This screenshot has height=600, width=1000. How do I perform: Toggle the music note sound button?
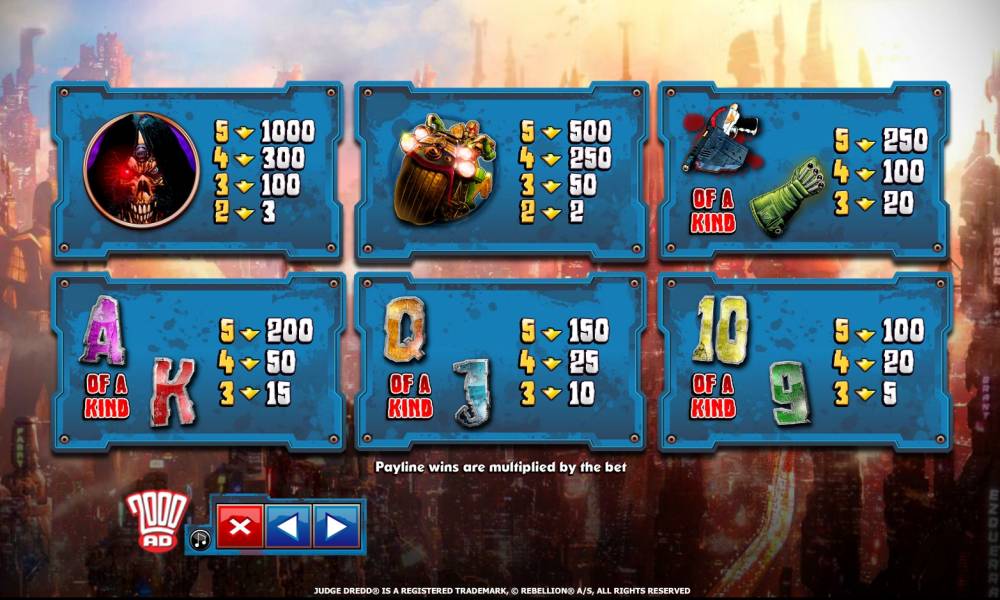pyautogui.click(x=200, y=540)
